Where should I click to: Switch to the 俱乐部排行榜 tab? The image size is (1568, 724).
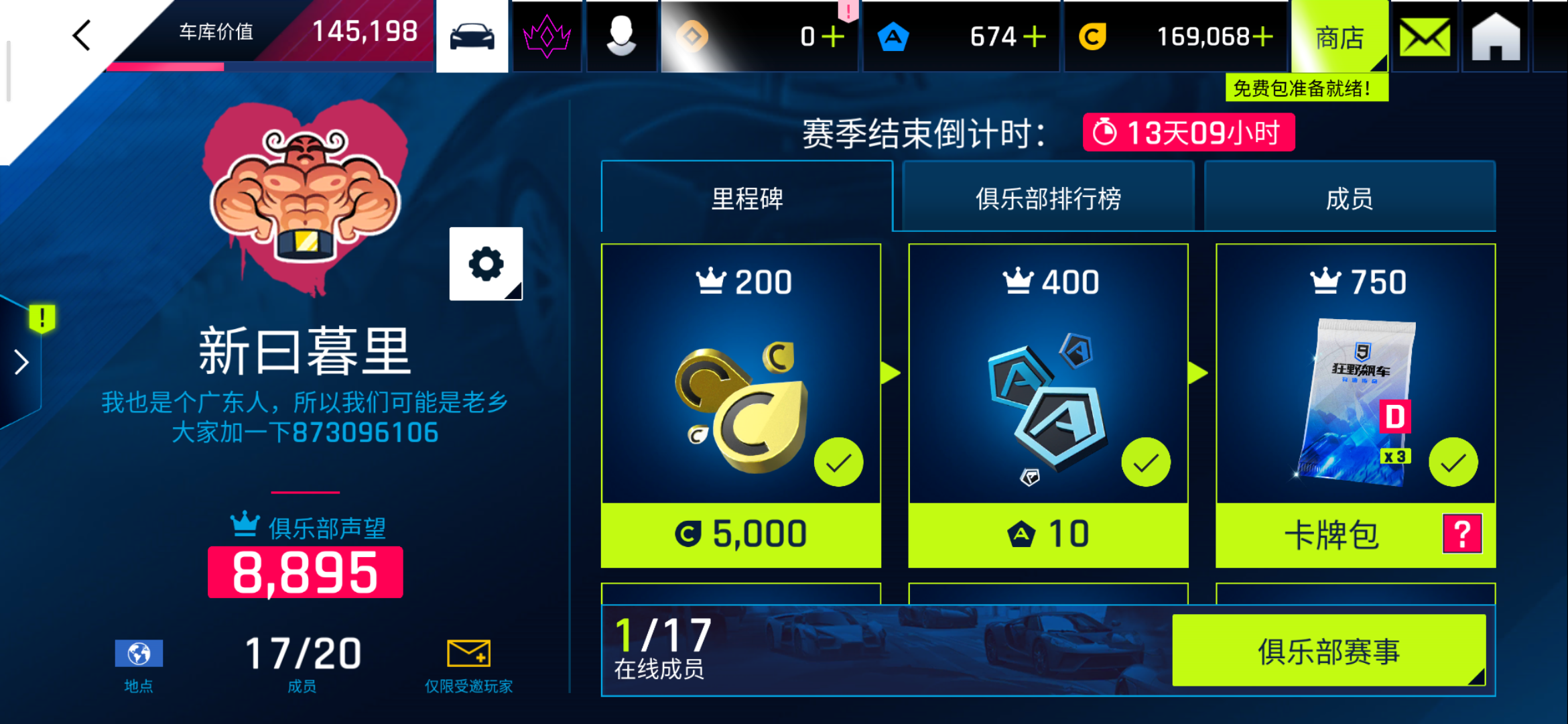pyautogui.click(x=1049, y=198)
